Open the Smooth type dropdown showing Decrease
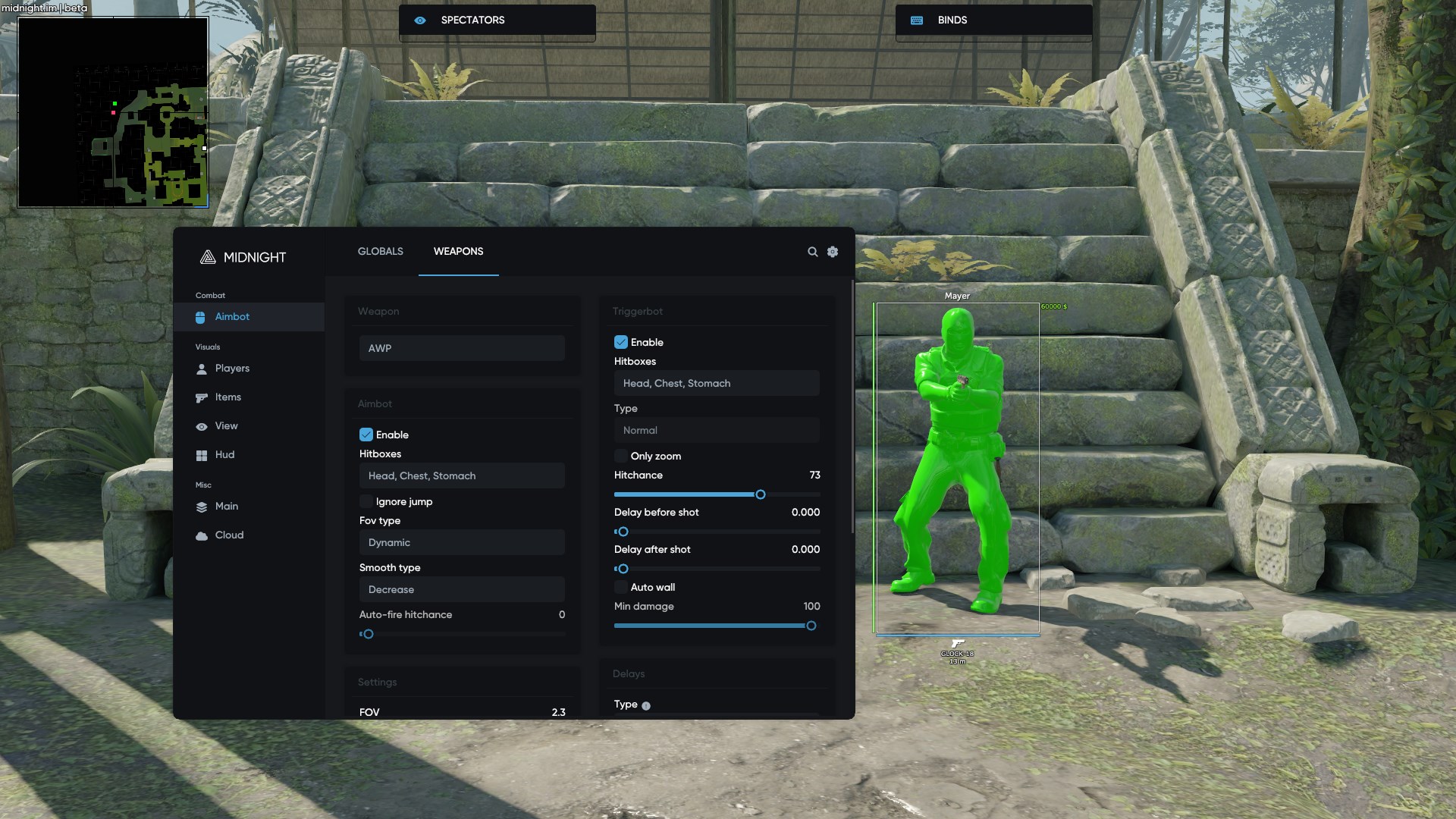This screenshot has width=1456, height=819. click(461, 589)
